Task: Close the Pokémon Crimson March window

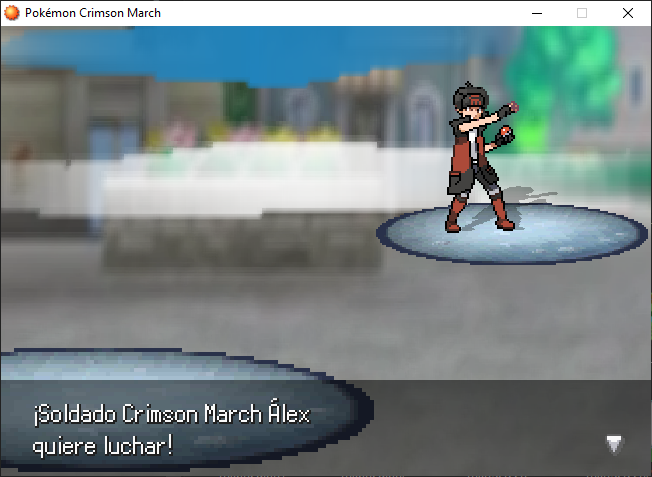Action: 627,13
